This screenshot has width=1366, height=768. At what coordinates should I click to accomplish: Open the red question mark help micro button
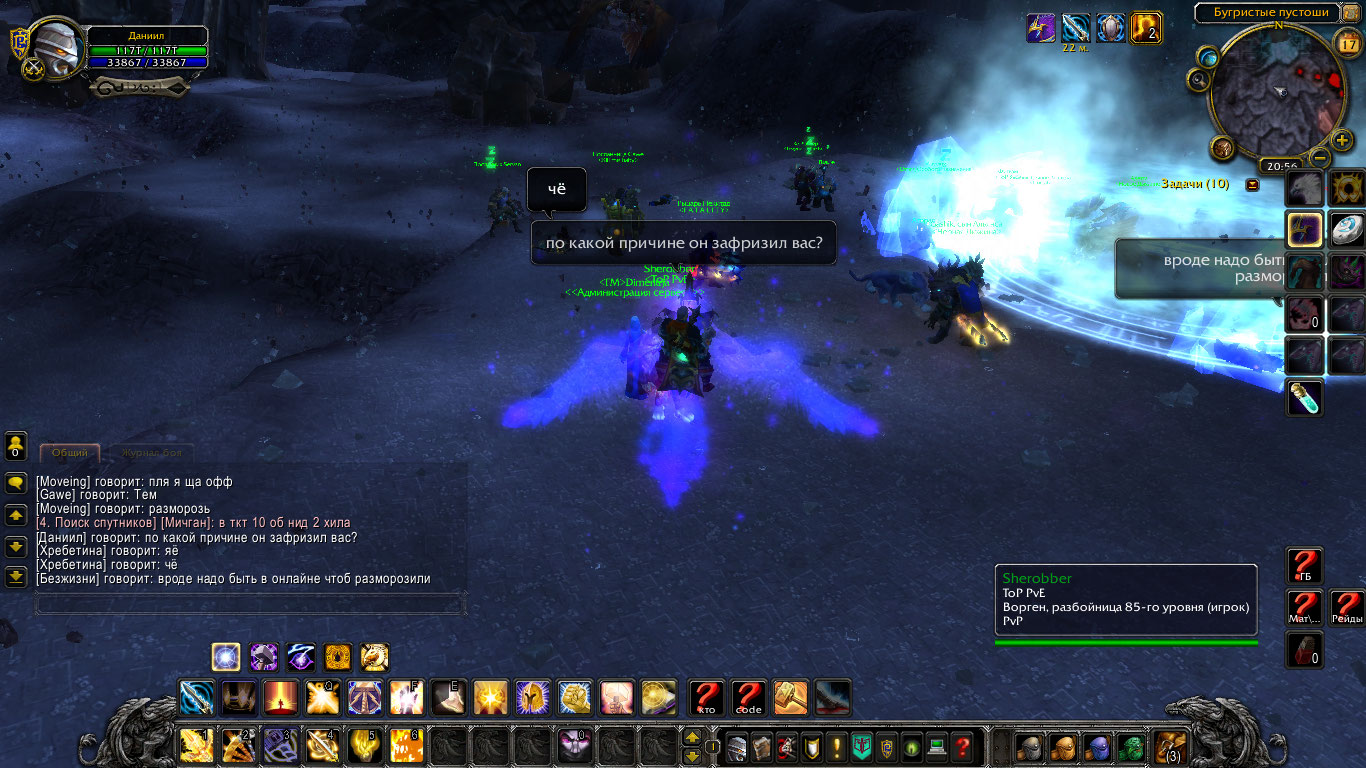[962, 746]
